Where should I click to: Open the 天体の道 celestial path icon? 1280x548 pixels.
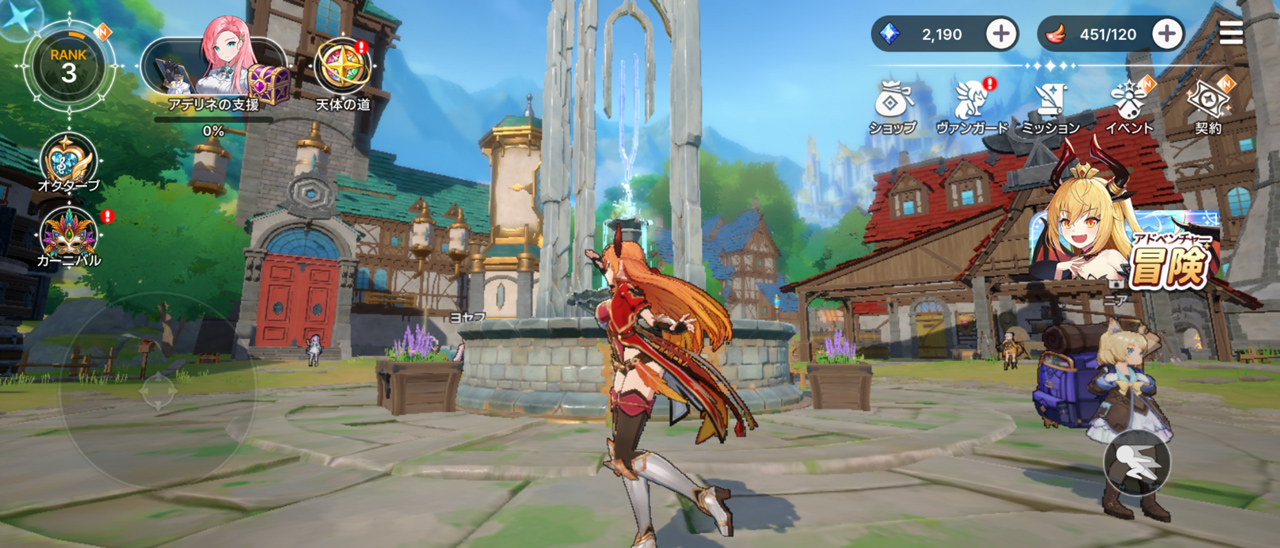[x=343, y=67]
